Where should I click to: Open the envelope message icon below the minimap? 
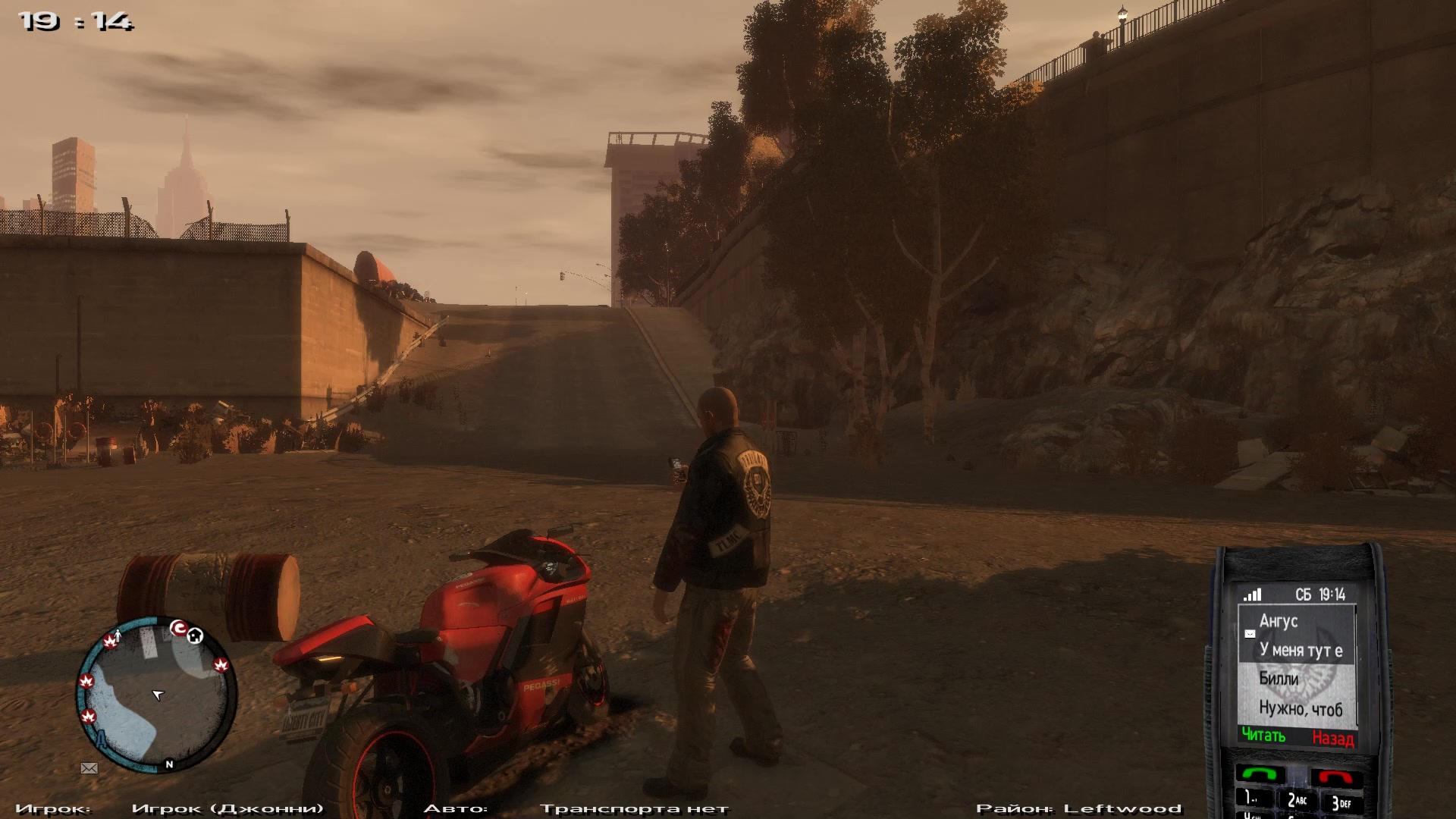89,768
